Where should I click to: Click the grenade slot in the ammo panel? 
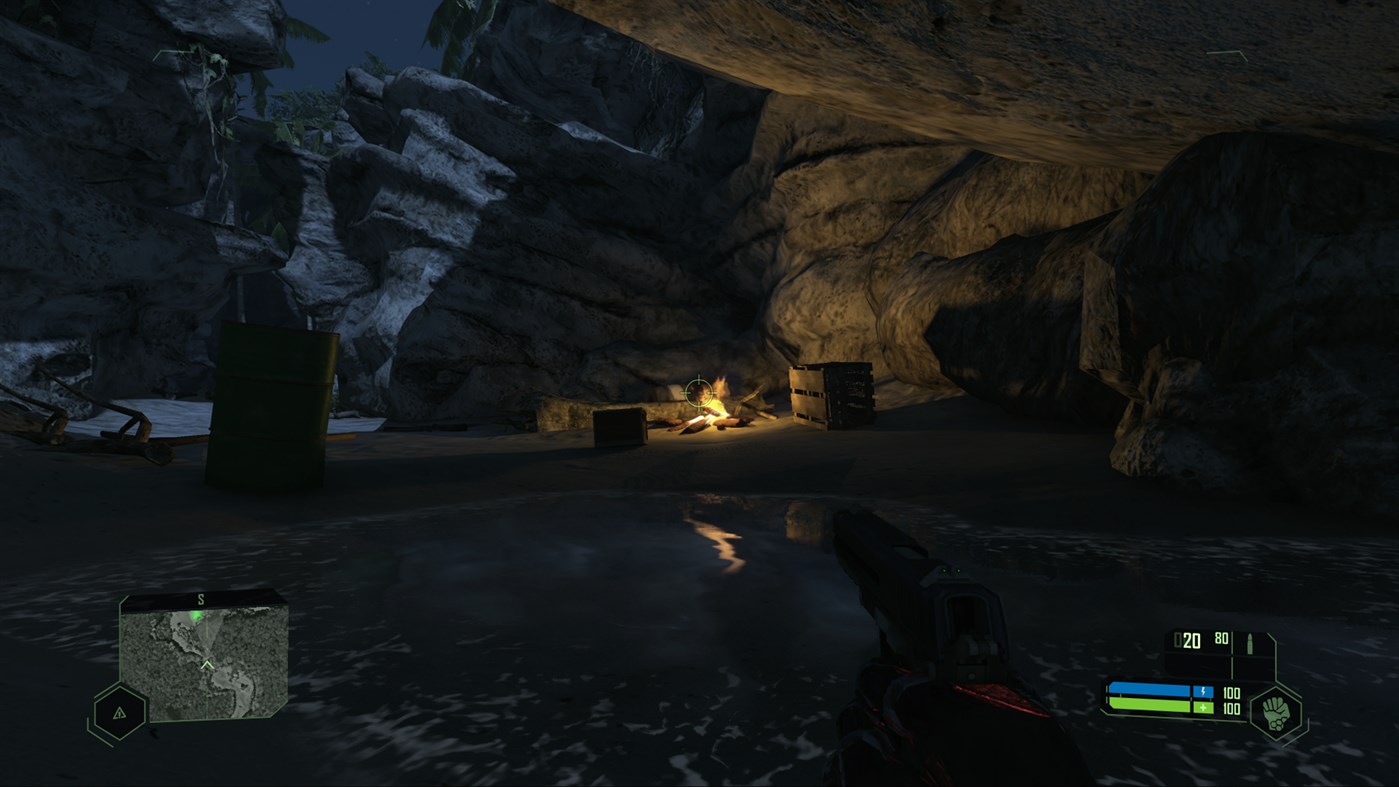pos(1250,664)
